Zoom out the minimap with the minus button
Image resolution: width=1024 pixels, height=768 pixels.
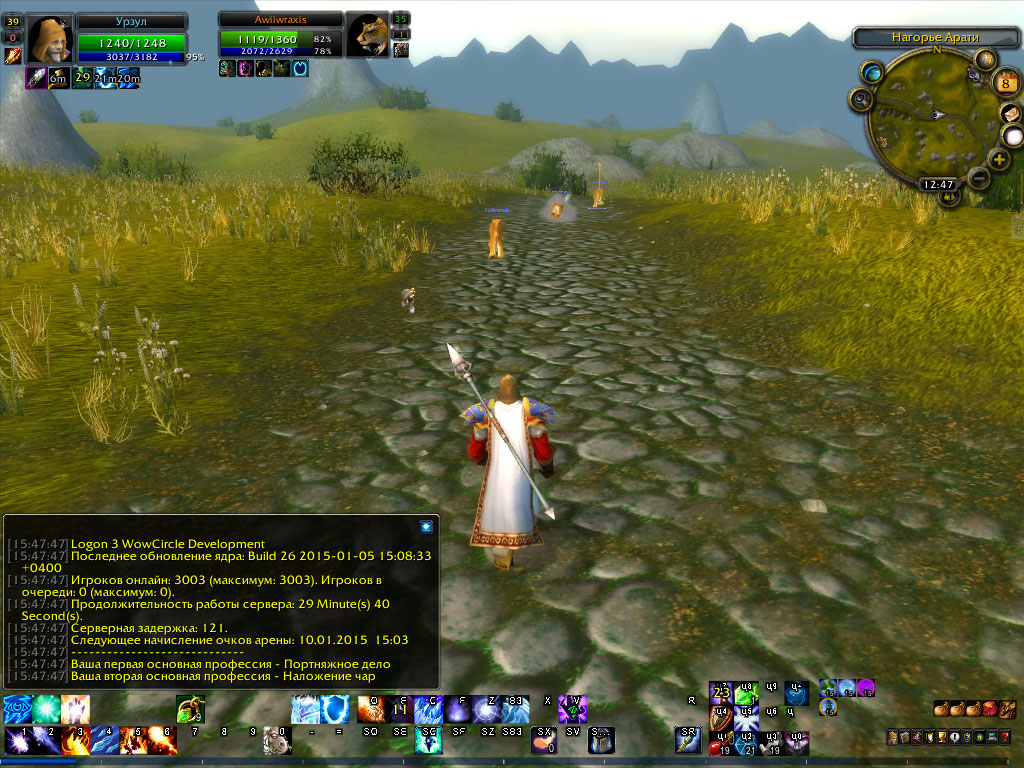pyautogui.click(x=979, y=178)
